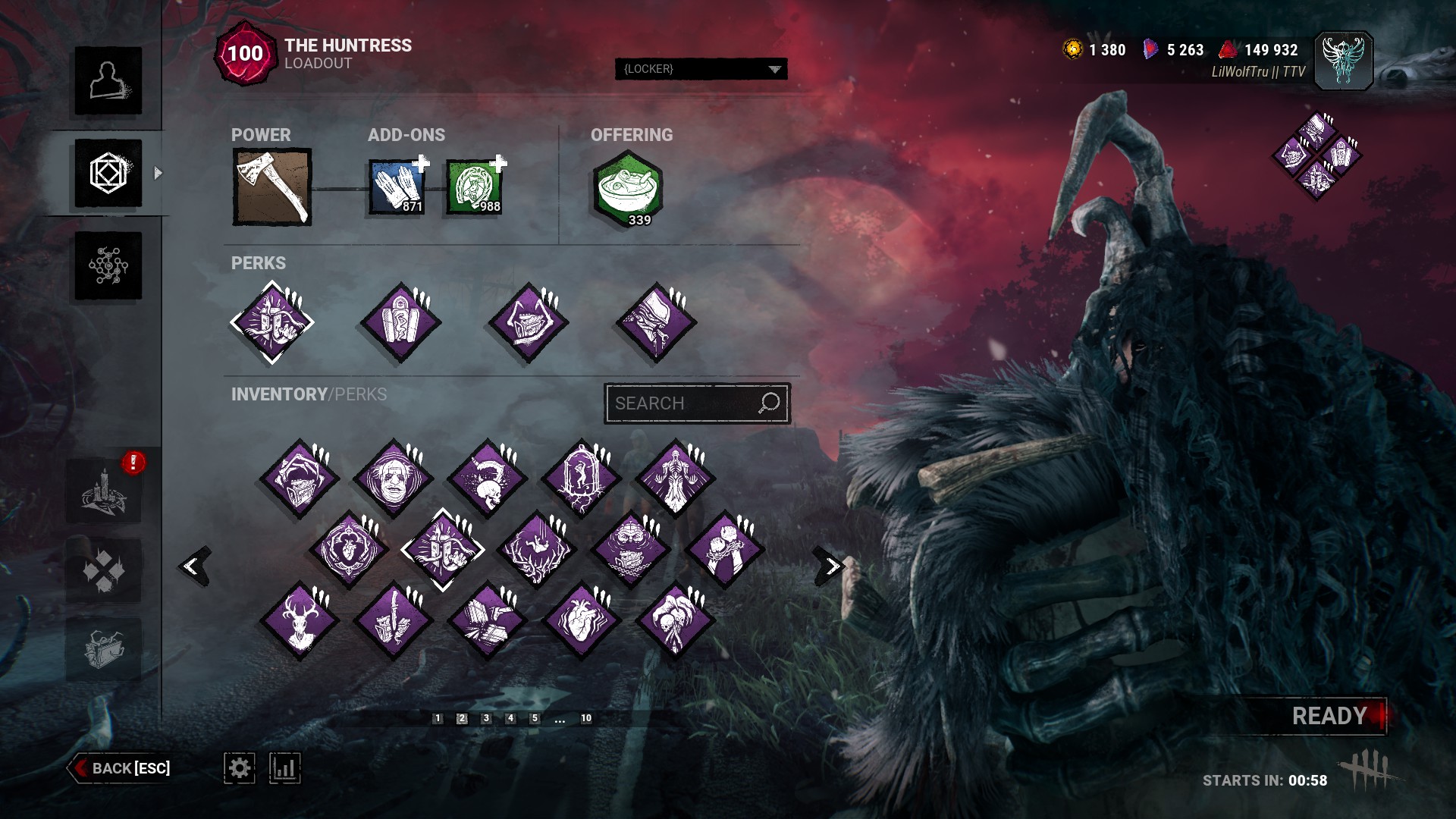Select the green horseshoe add-on slot
The height and width of the screenshot is (819, 1456).
[x=474, y=187]
